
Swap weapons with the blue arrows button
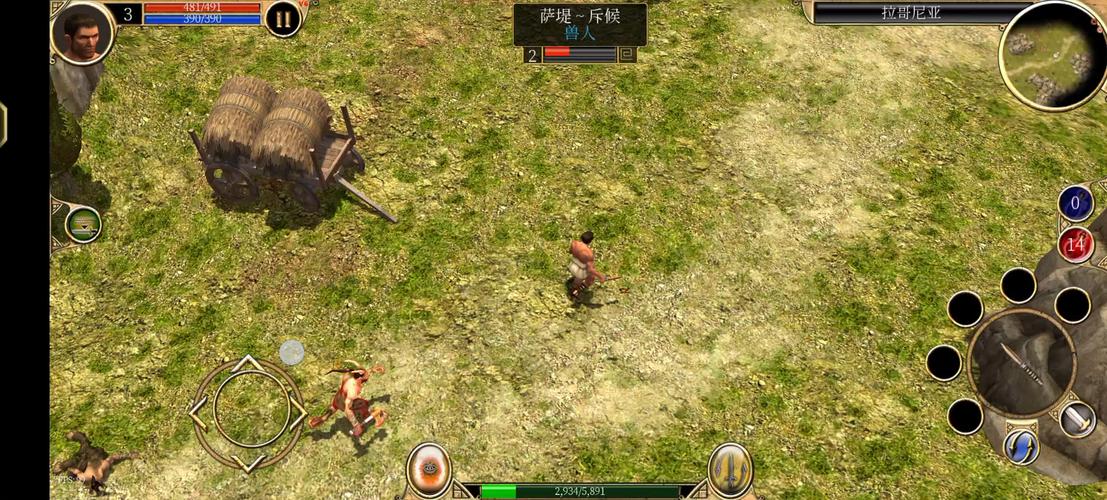click(x=1021, y=446)
